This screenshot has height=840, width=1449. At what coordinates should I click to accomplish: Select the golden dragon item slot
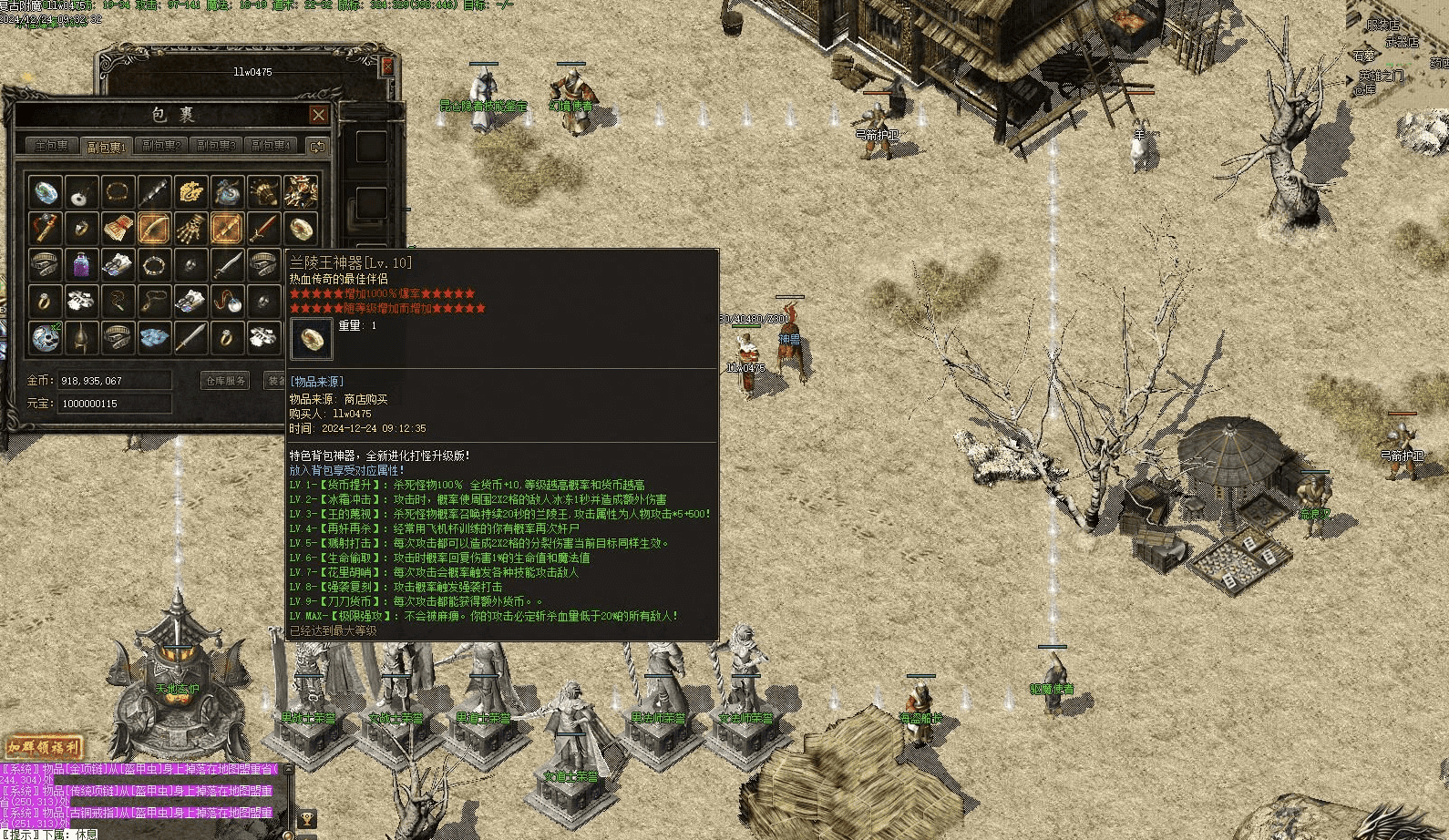[x=190, y=192]
